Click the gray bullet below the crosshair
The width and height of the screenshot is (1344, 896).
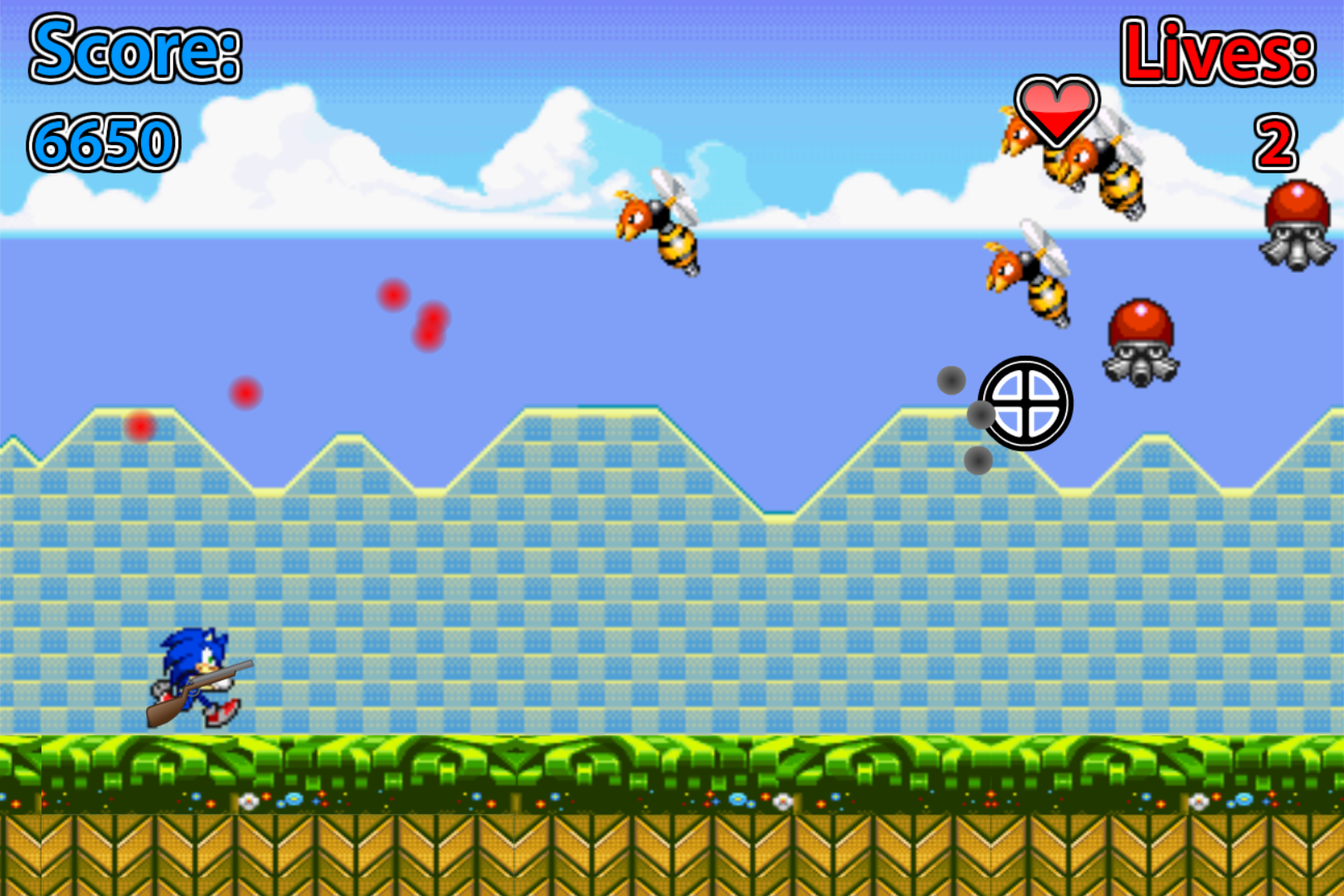978,458
